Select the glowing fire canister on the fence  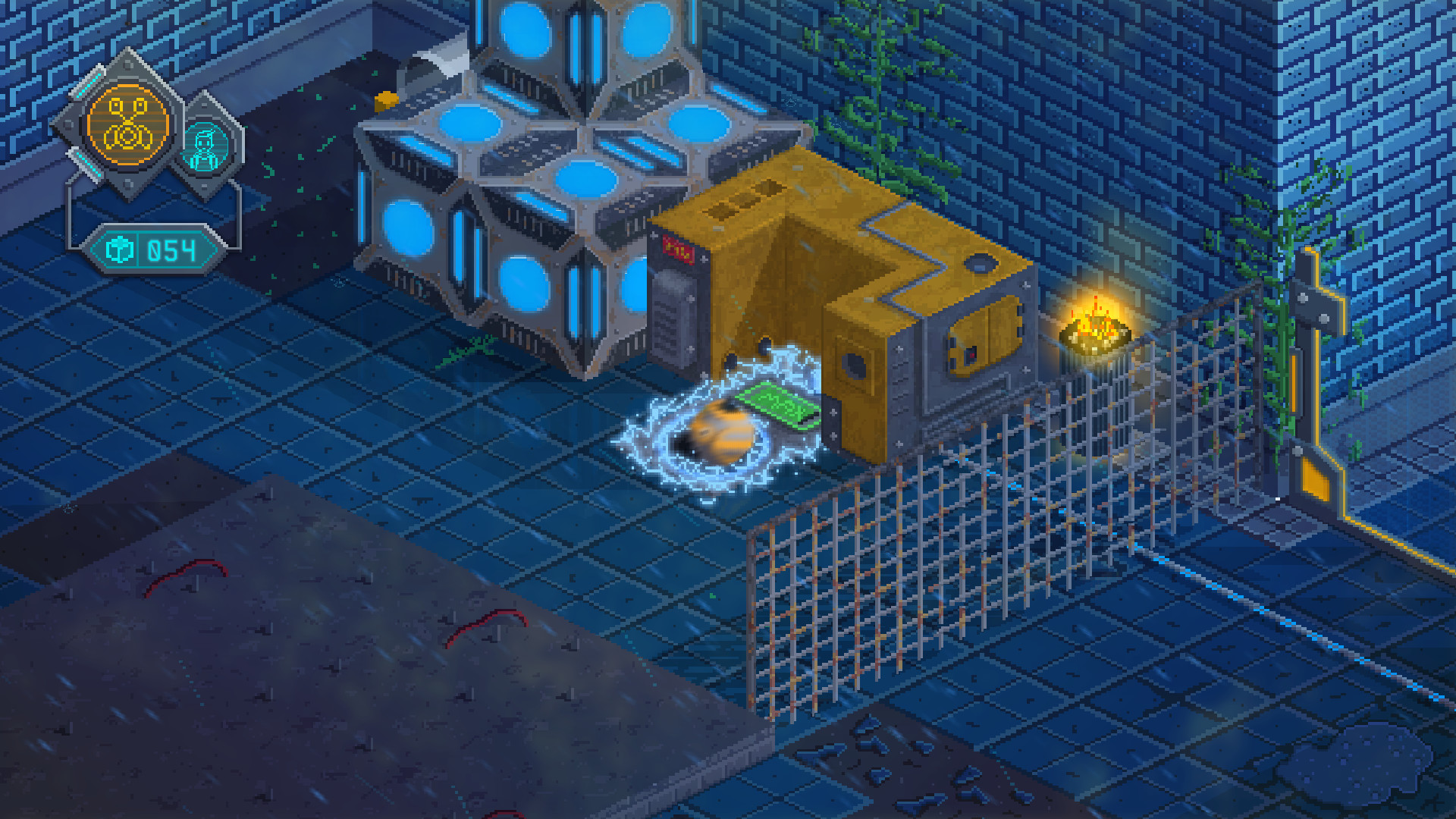pos(1097,334)
